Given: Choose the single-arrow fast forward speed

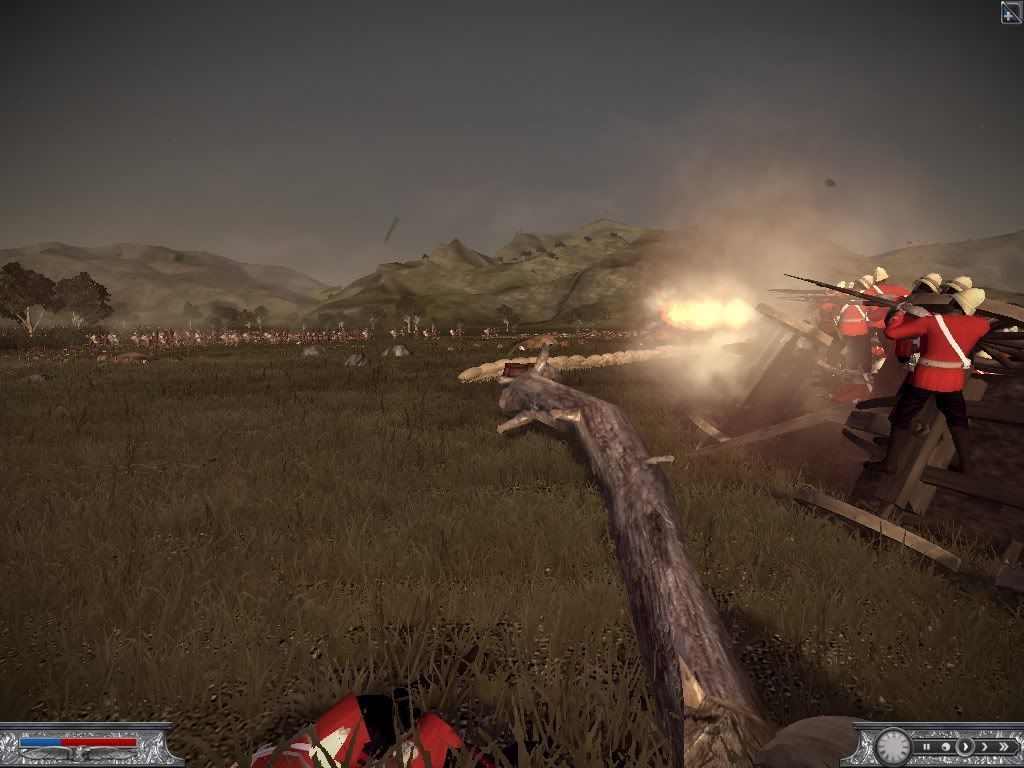Looking at the screenshot, I should coord(984,747).
